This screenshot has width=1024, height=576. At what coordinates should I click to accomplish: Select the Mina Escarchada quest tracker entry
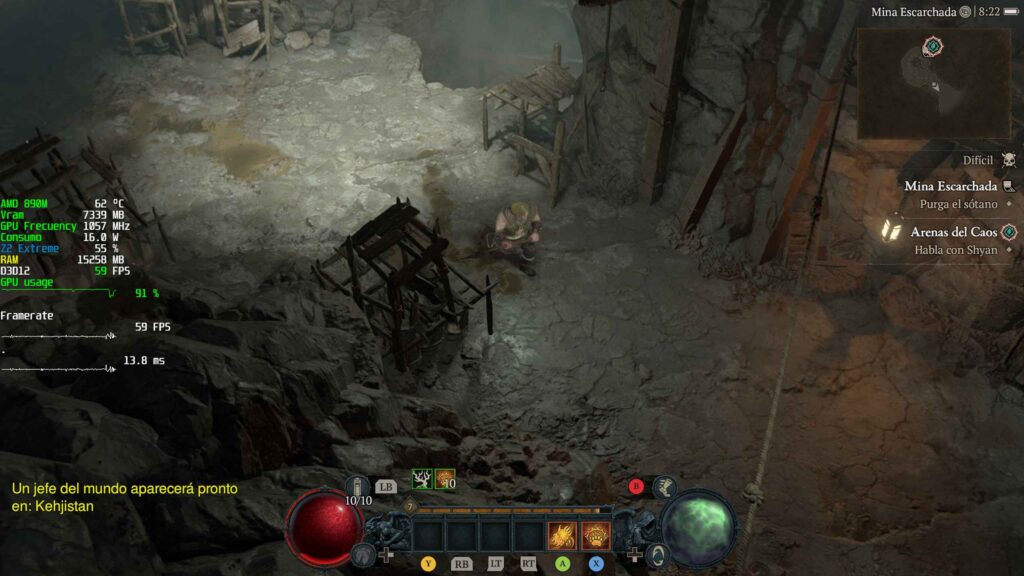click(950, 186)
